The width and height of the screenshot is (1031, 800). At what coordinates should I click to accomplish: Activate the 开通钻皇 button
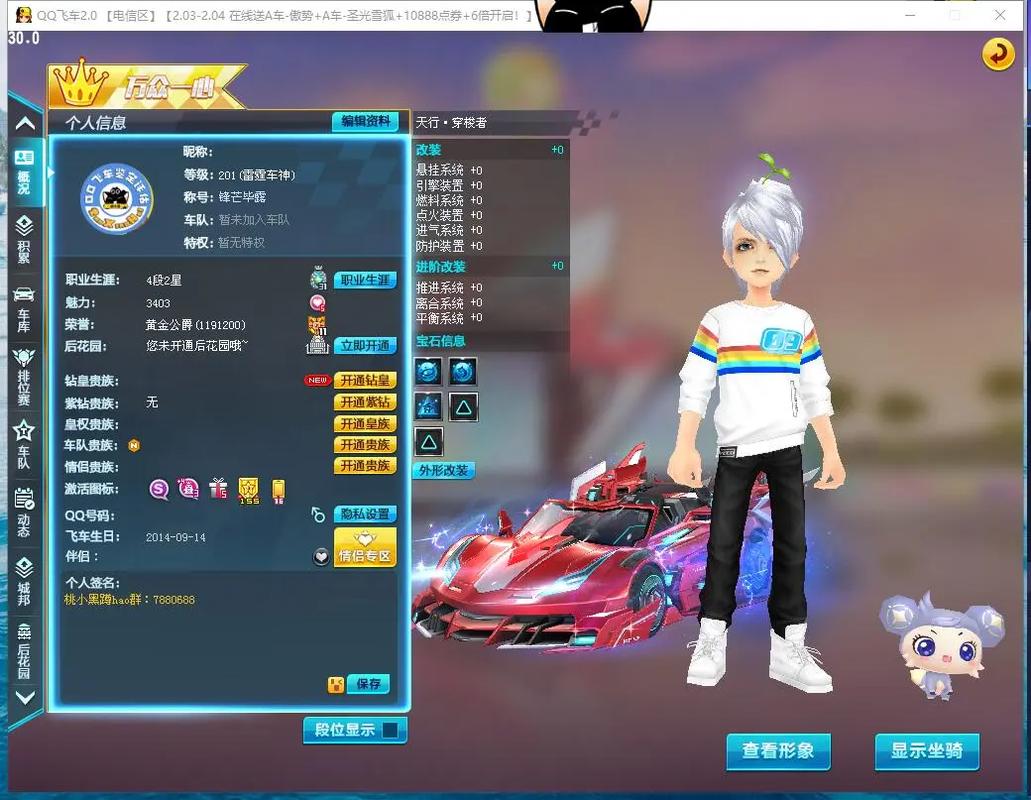tap(365, 380)
